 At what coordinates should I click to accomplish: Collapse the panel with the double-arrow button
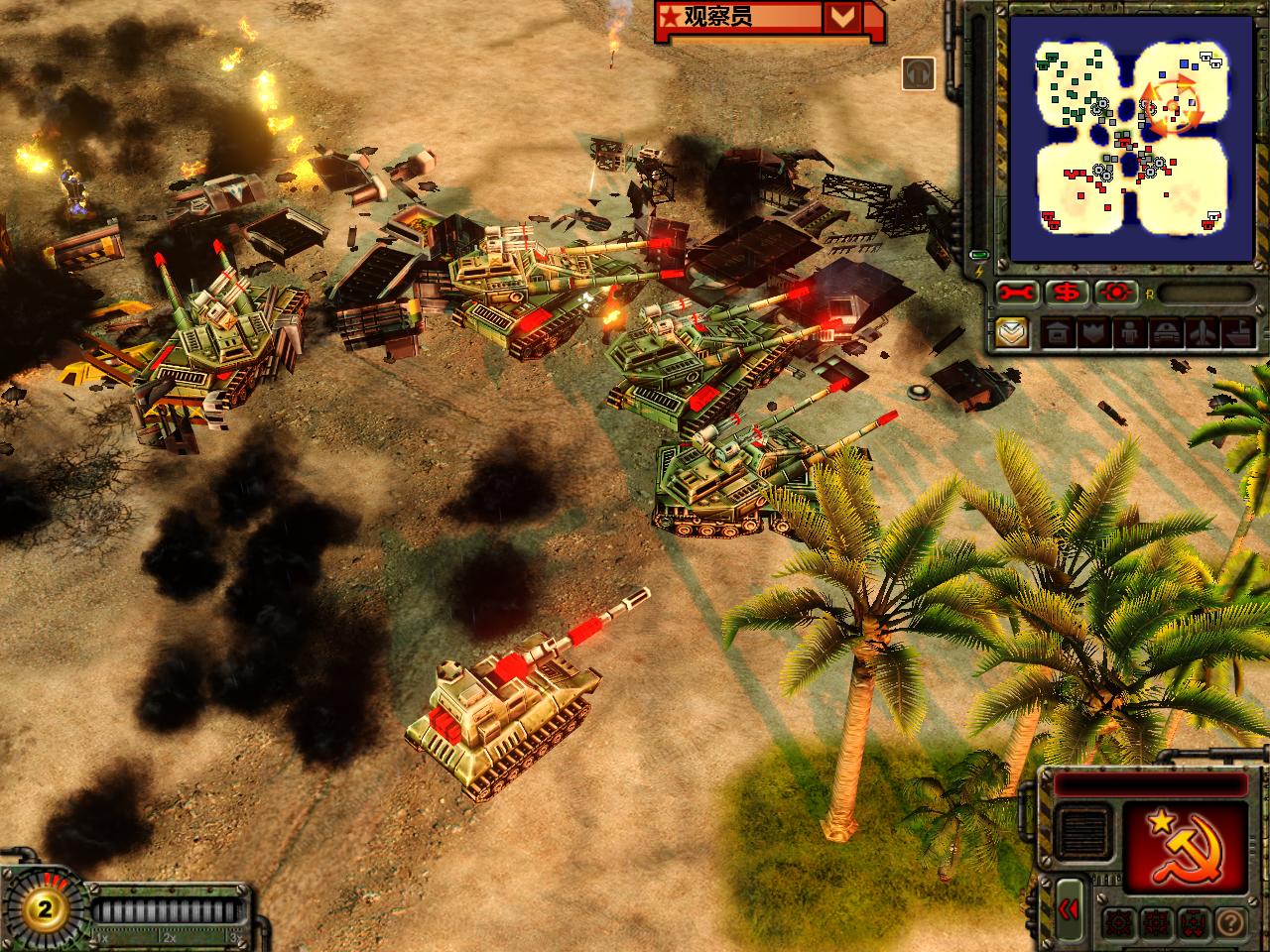(1068, 909)
